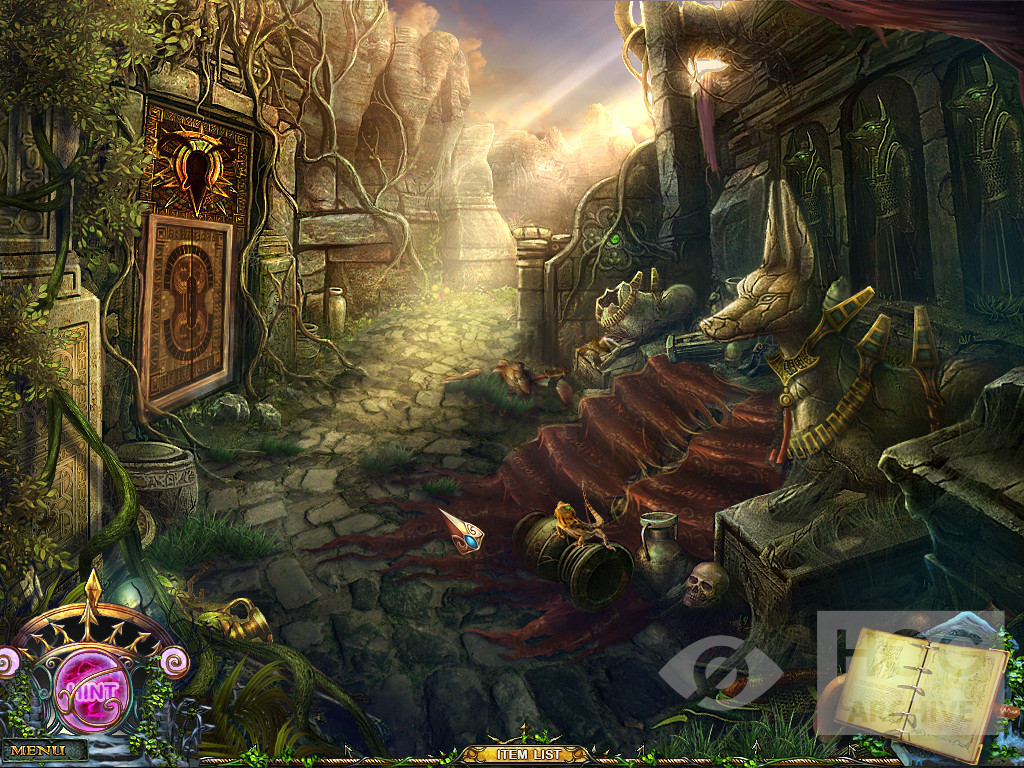The height and width of the screenshot is (768, 1024).
Task: Open the Menu button
Action: [39, 750]
